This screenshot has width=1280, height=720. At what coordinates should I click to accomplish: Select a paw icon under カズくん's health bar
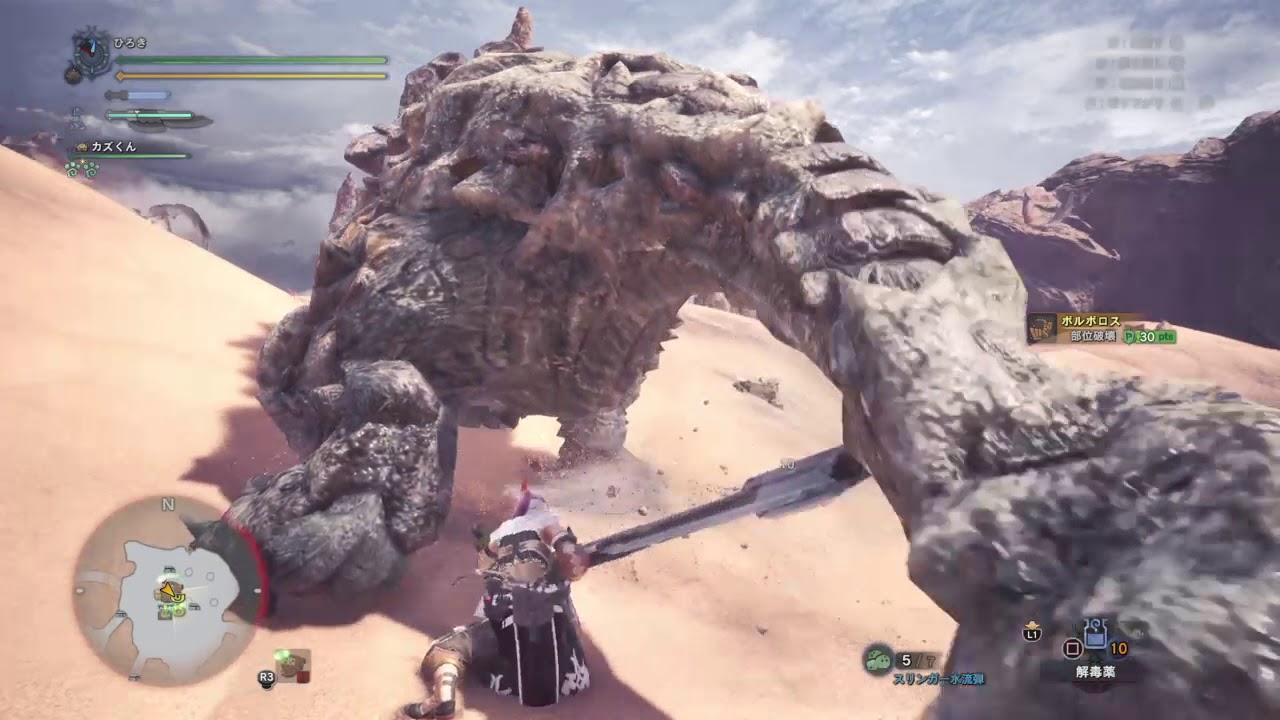[74, 172]
